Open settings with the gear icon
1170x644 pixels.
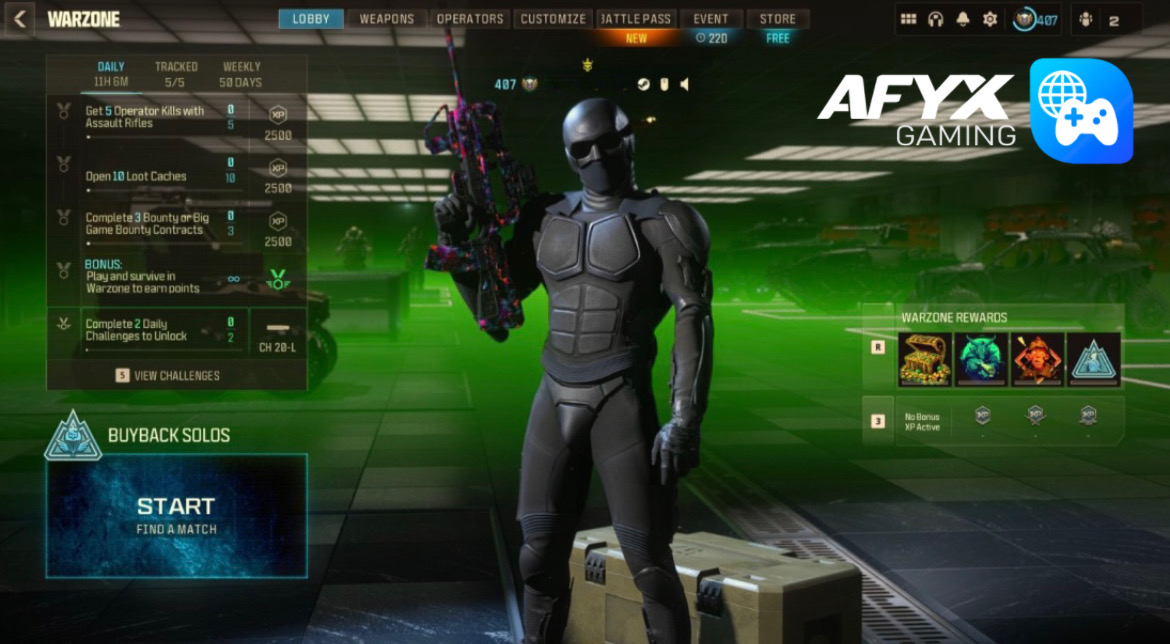pyautogui.click(x=990, y=19)
